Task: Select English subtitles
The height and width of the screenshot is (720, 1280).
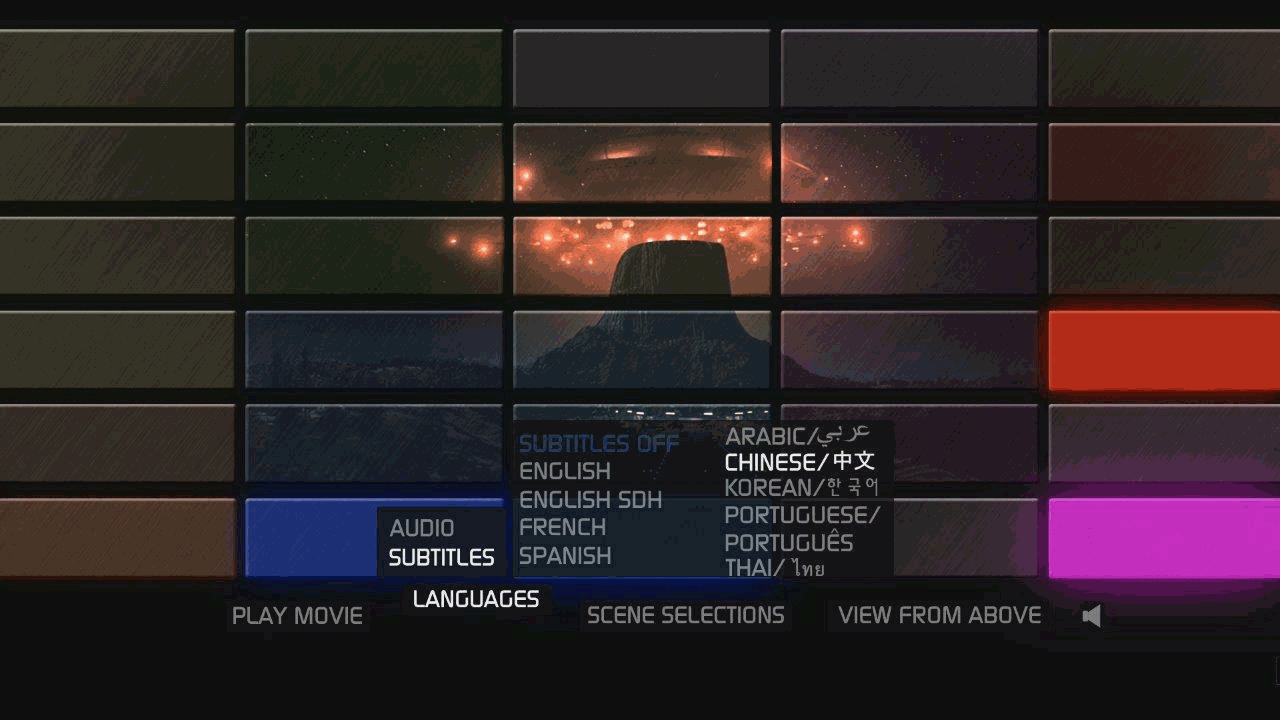Action: pos(565,471)
